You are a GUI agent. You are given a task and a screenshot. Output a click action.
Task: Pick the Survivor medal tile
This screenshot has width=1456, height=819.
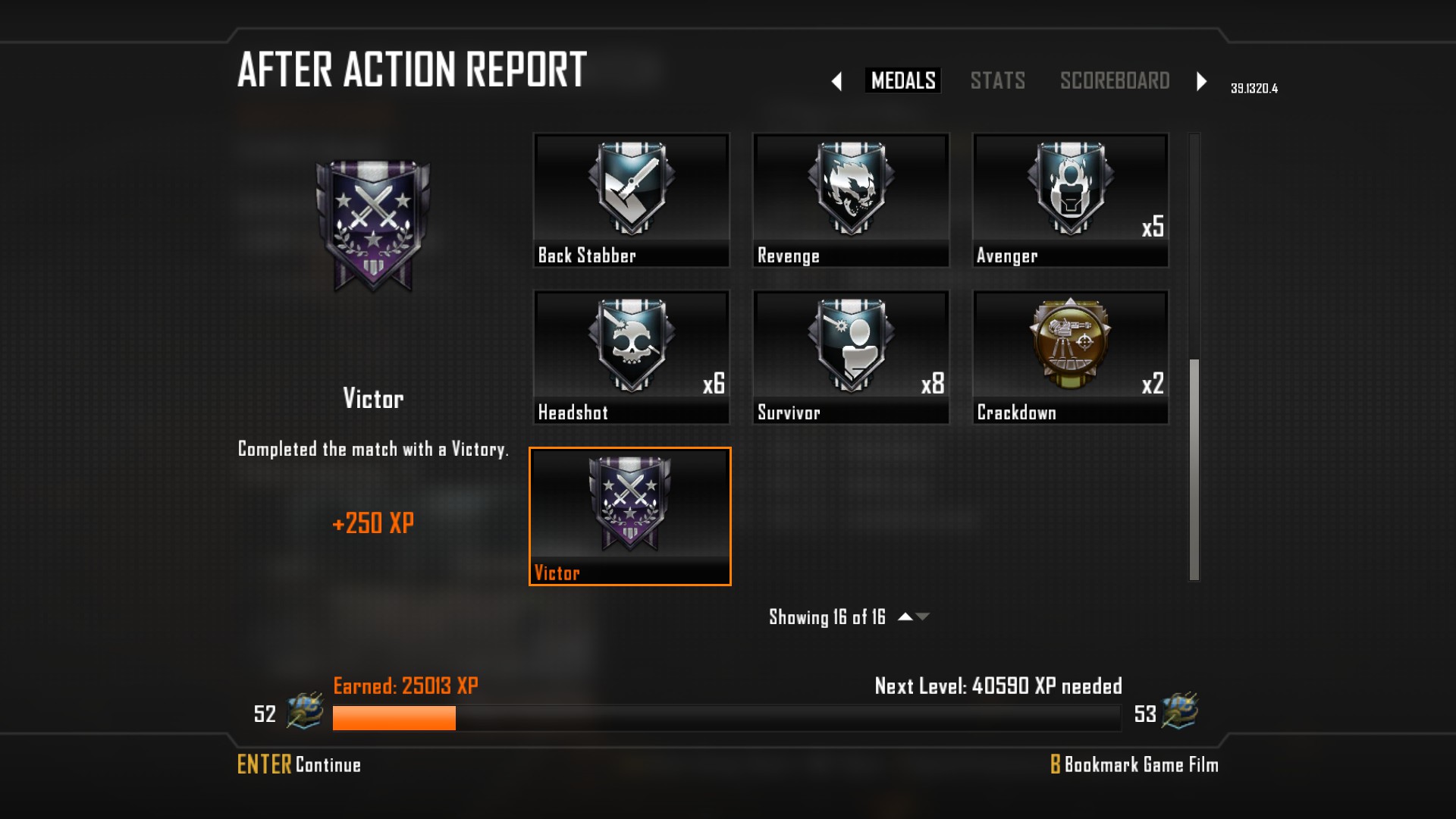click(850, 357)
